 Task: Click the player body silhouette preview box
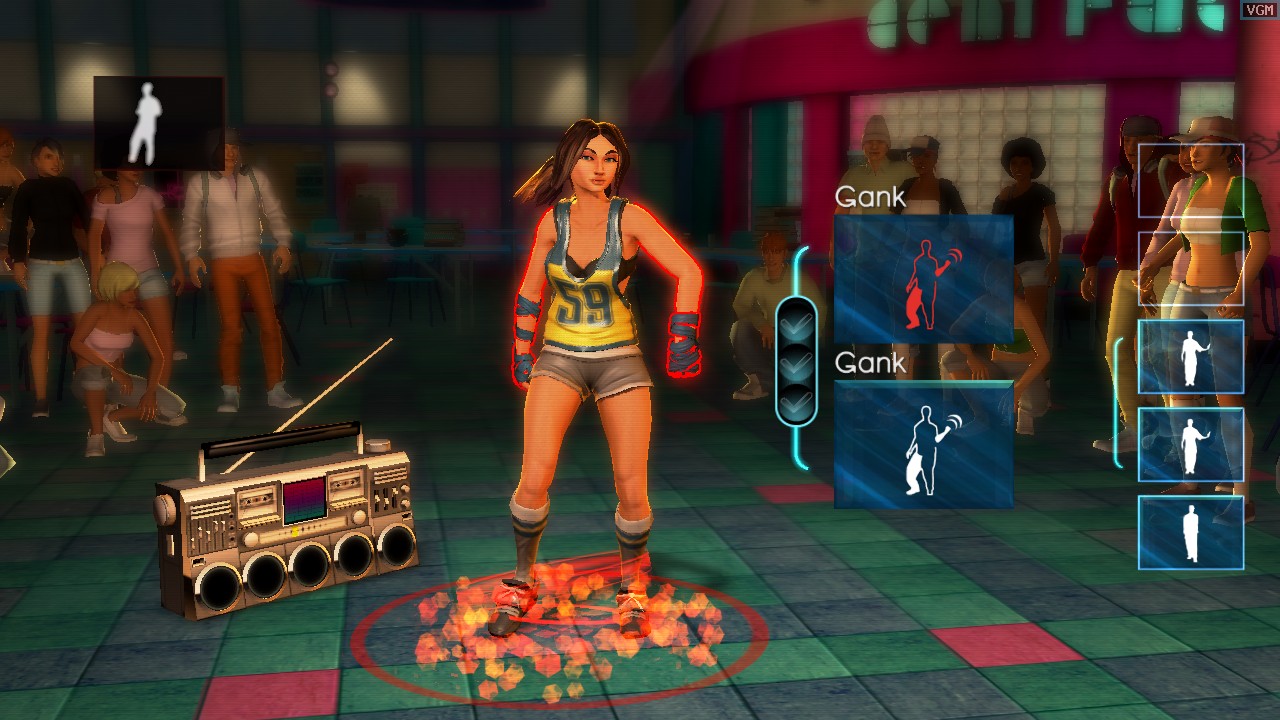pos(158,123)
